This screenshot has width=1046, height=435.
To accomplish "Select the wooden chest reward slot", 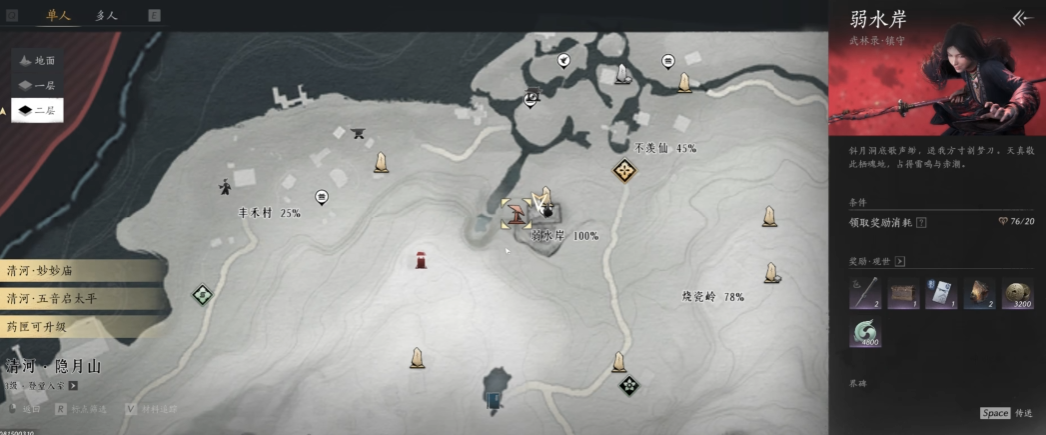I will point(903,294).
